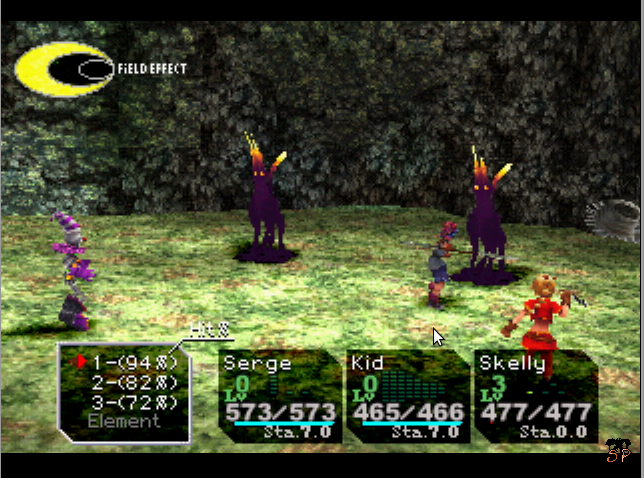Select Kid's status panel

pyautogui.click(x=406, y=397)
